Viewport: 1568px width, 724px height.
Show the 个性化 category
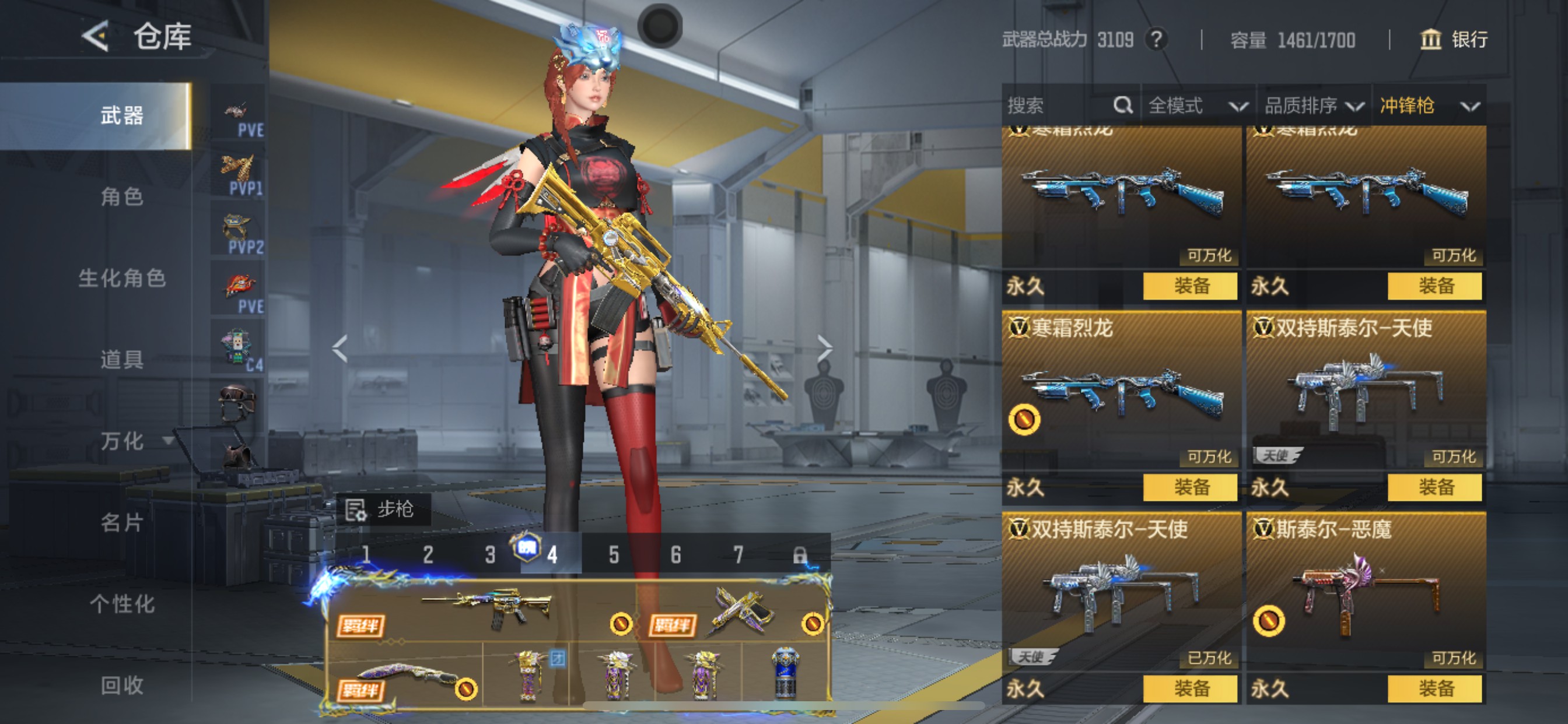pyautogui.click(x=122, y=604)
